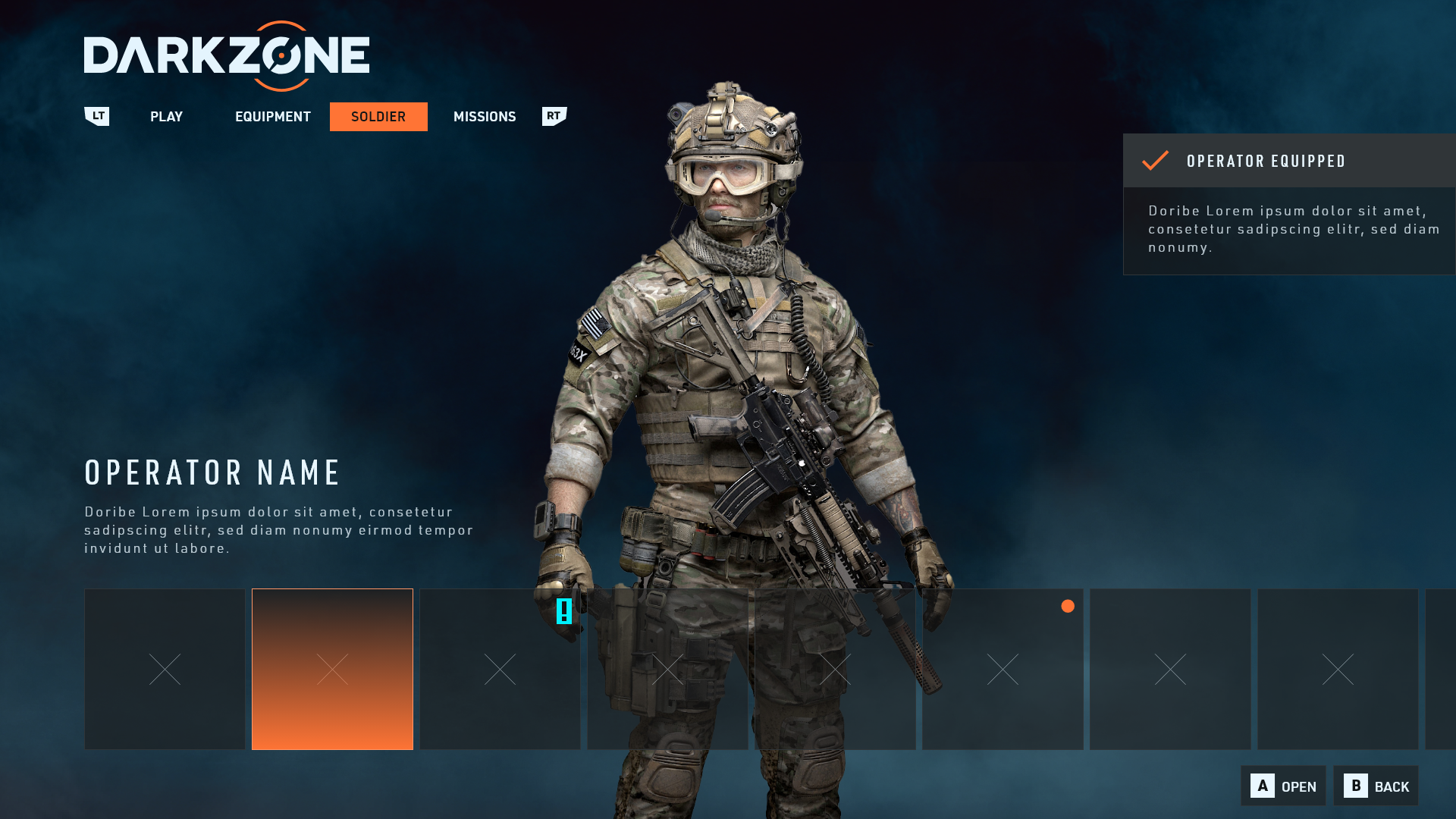Switch to the Play tab
The height and width of the screenshot is (819, 1456).
point(166,117)
